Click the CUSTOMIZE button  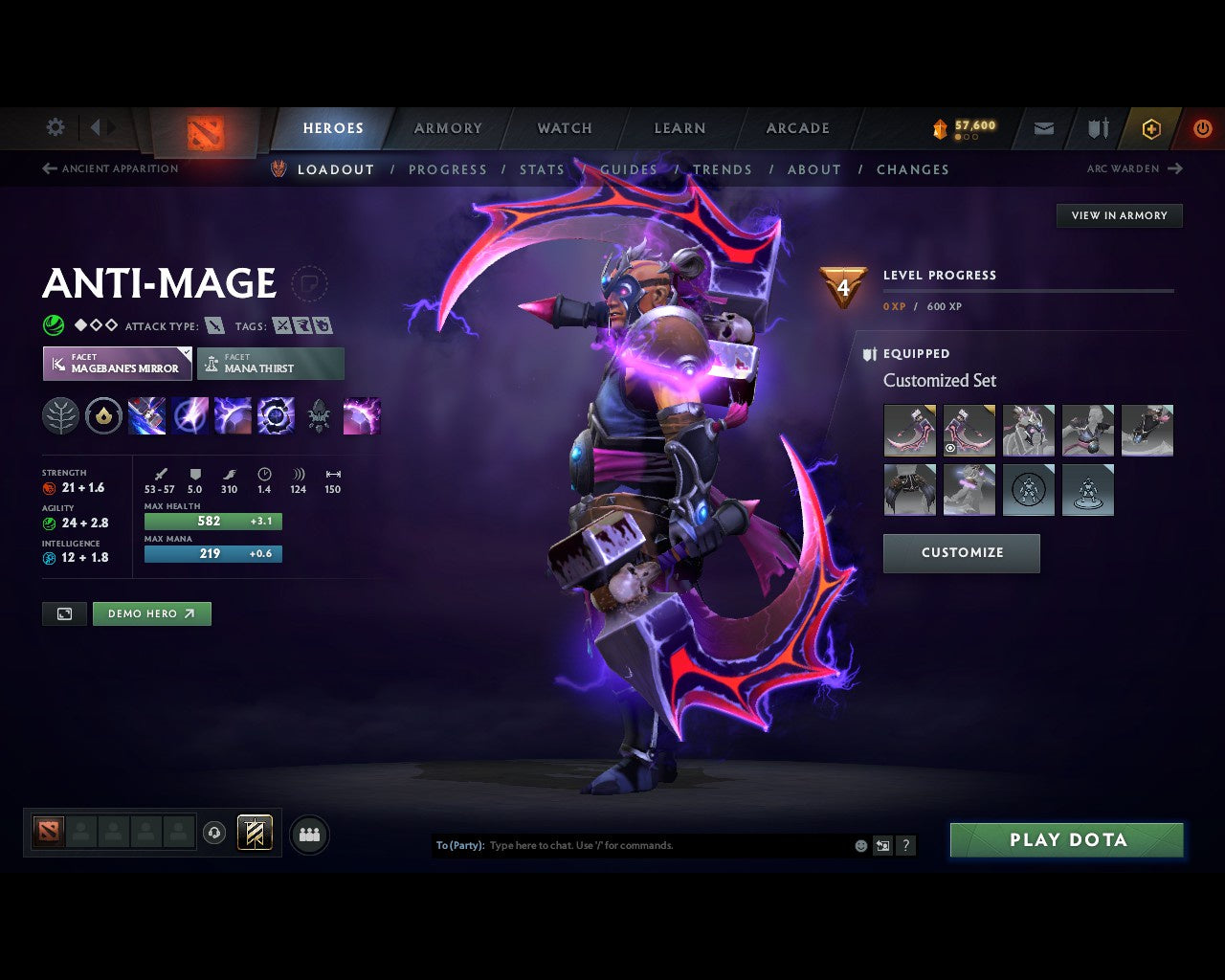(x=961, y=553)
